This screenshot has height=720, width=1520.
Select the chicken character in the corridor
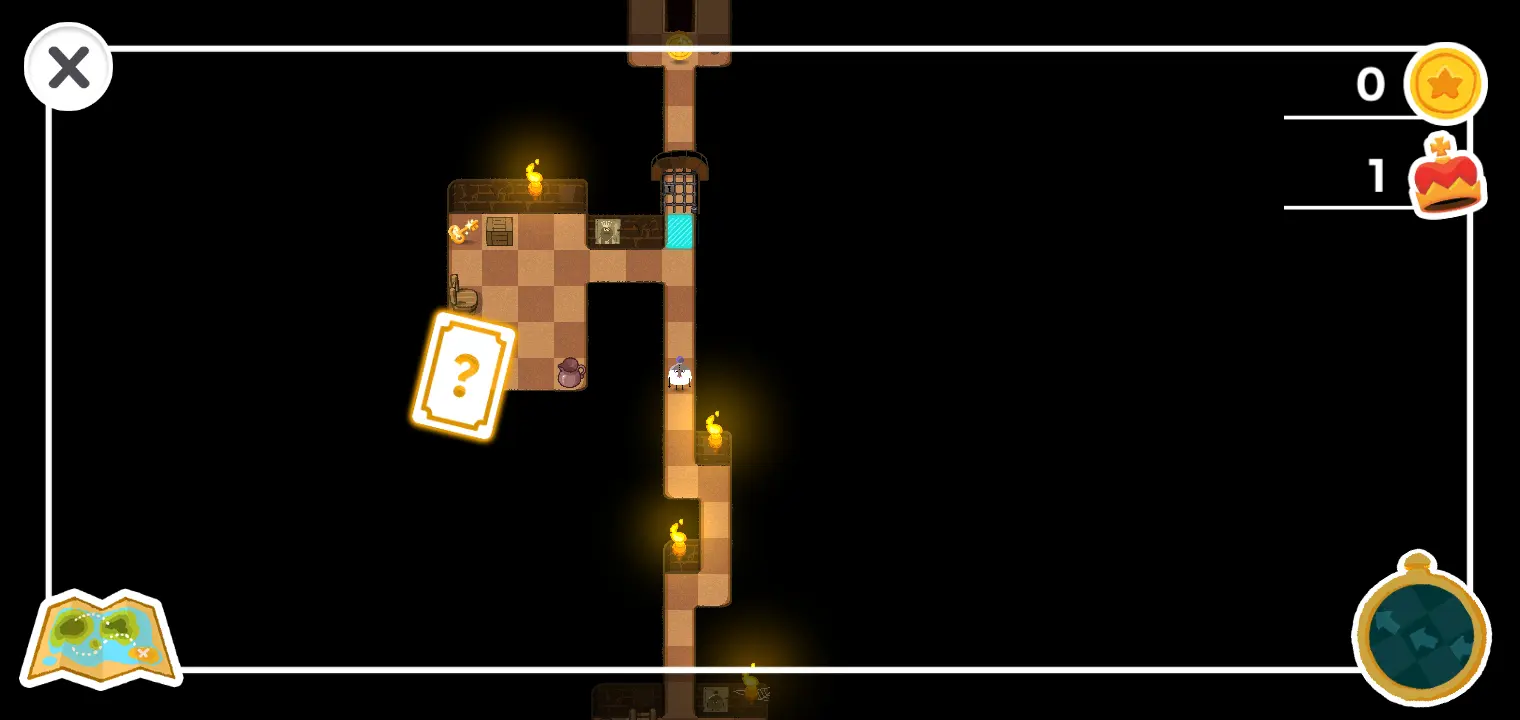click(680, 372)
